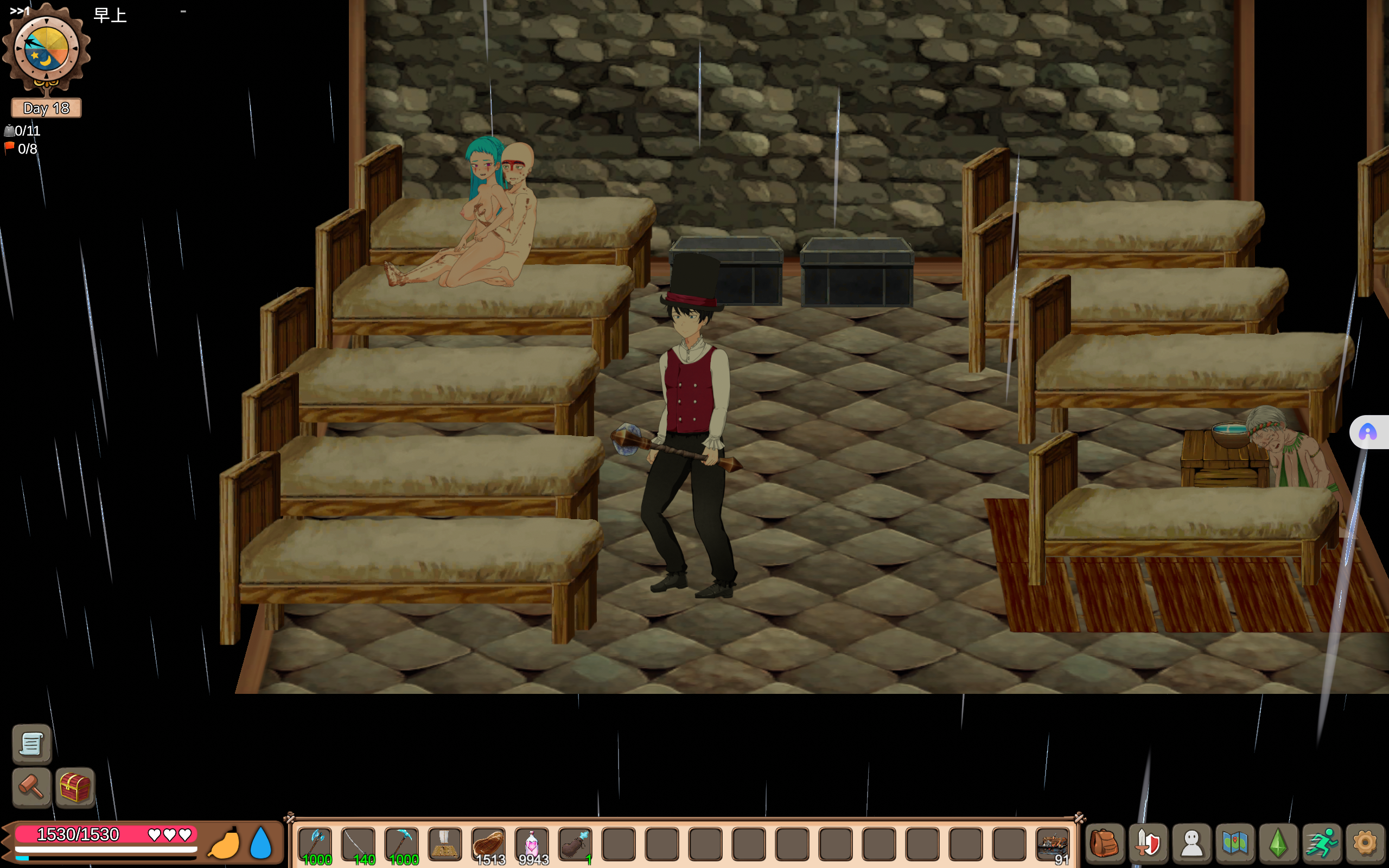This screenshot has width=1389, height=868.
Task: Open the quest scroll log
Action: [31, 744]
